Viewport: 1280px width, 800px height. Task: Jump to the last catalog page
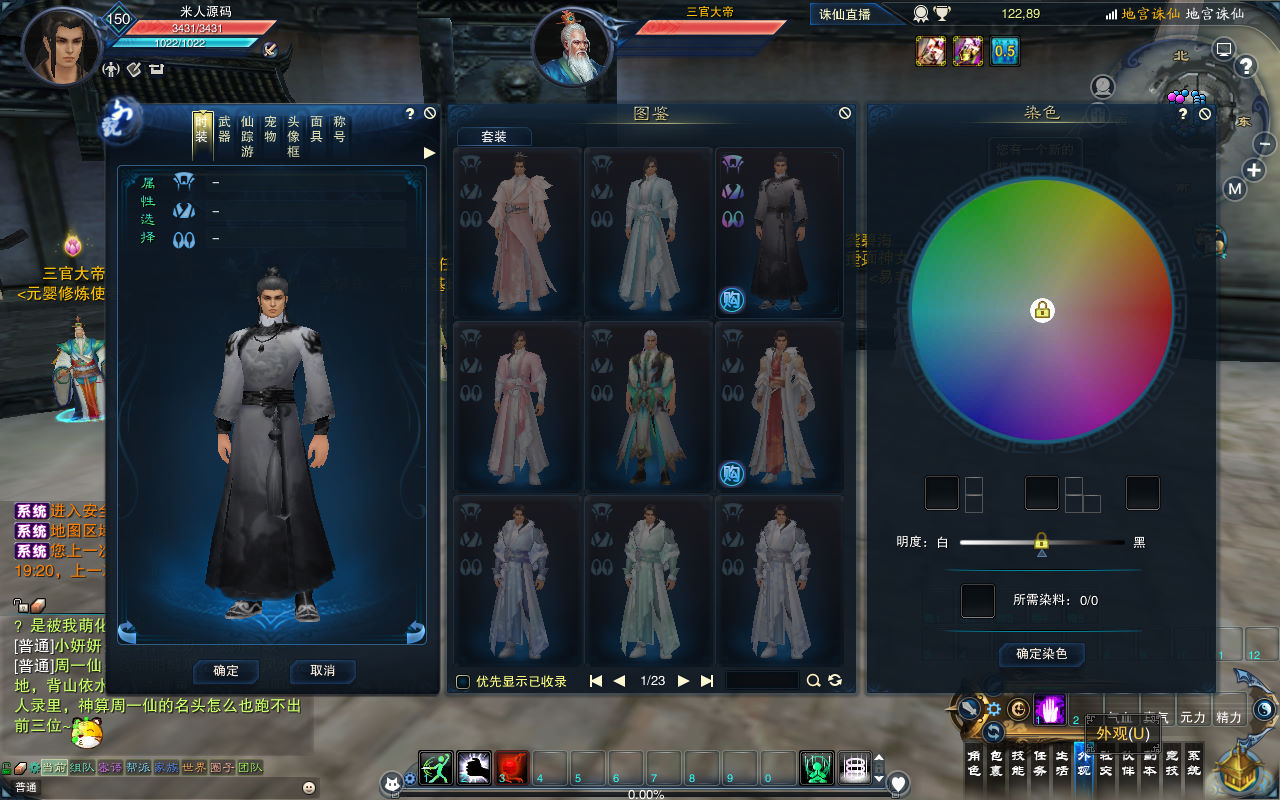pos(707,681)
